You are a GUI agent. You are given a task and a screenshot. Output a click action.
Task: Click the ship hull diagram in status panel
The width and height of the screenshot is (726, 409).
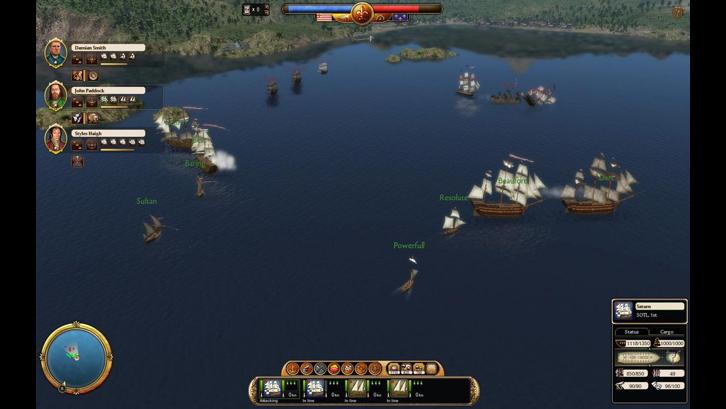tap(638, 357)
